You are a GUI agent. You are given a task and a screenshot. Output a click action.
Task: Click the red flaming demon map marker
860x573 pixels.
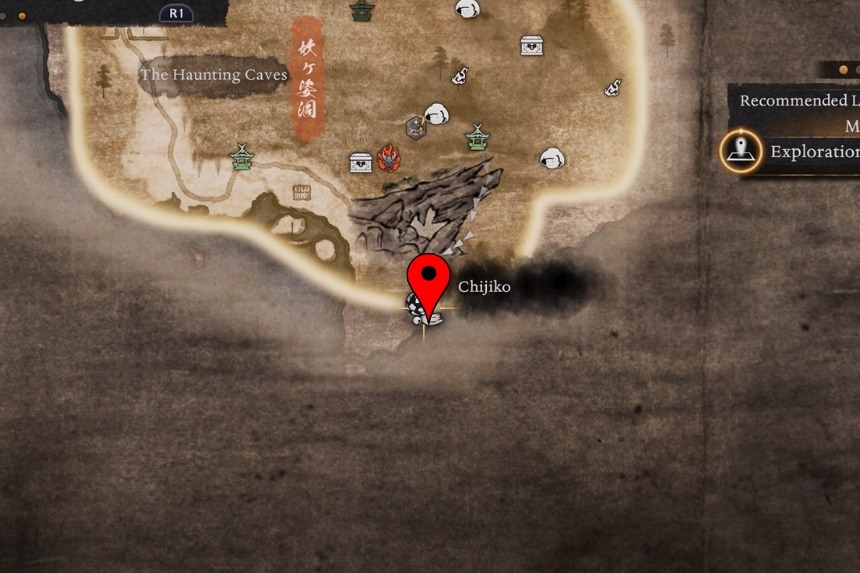tap(389, 158)
